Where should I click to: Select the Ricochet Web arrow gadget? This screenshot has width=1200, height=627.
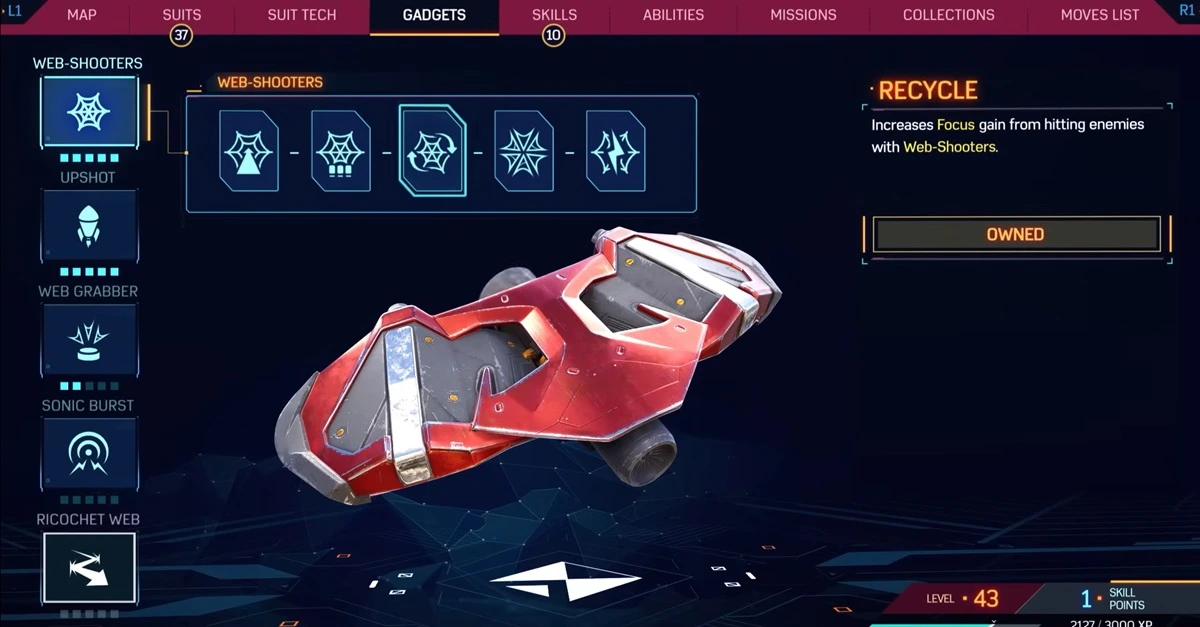pos(89,568)
